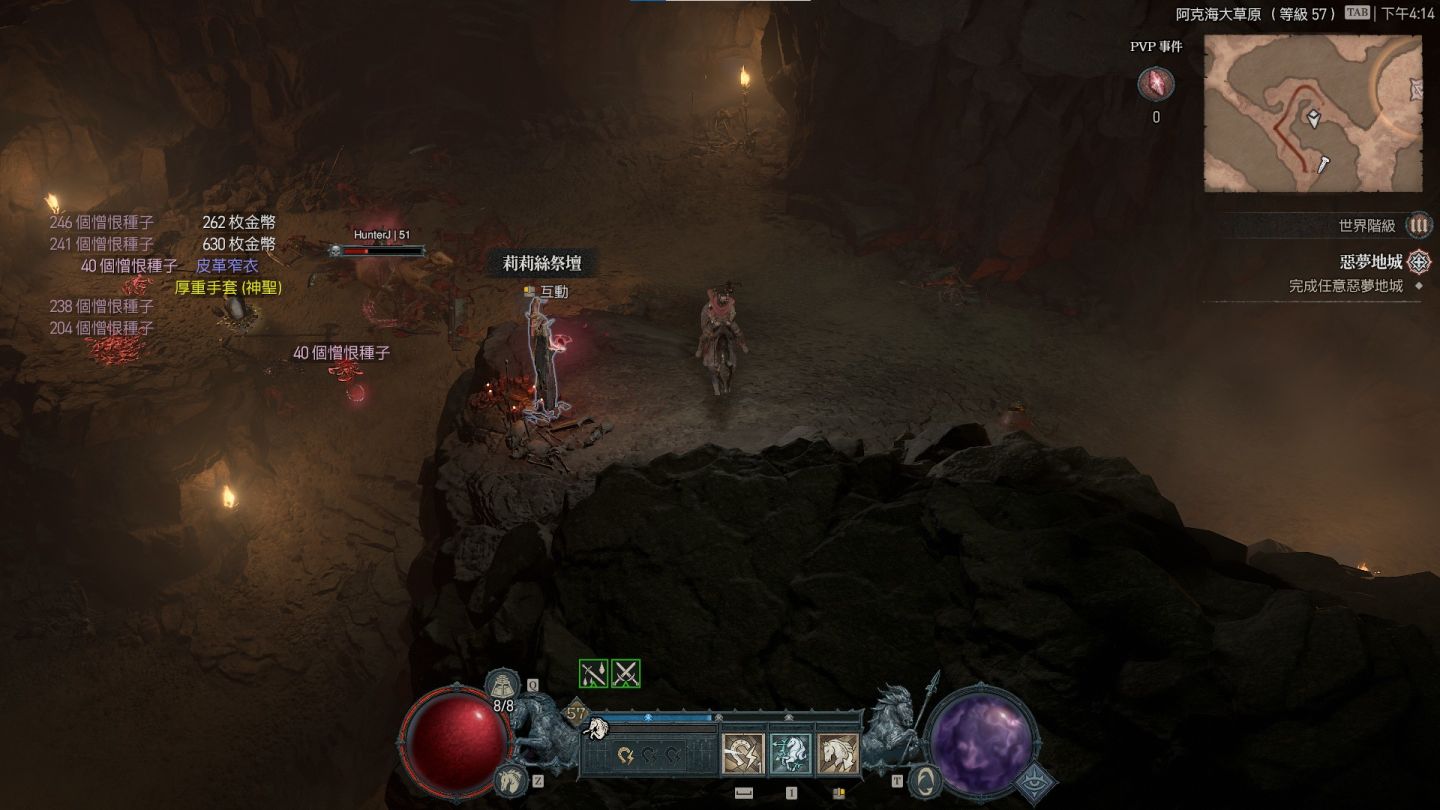Click the 世界階級 world tier icon

pos(1418,226)
